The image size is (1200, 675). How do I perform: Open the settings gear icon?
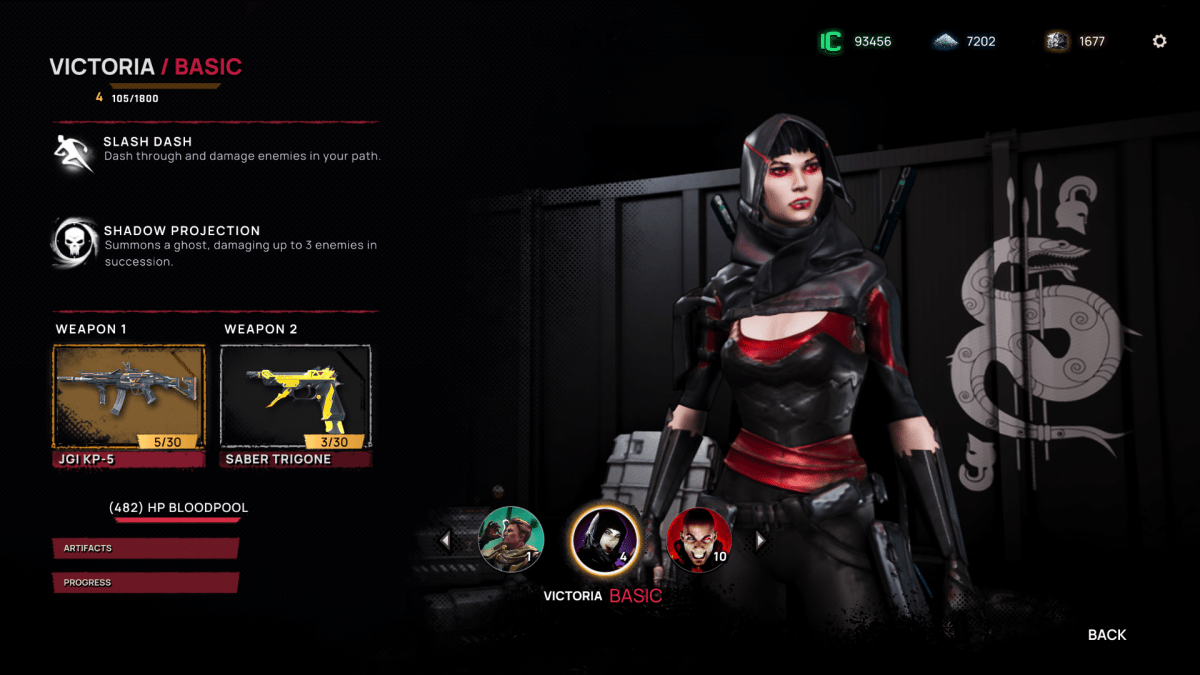tap(1159, 41)
